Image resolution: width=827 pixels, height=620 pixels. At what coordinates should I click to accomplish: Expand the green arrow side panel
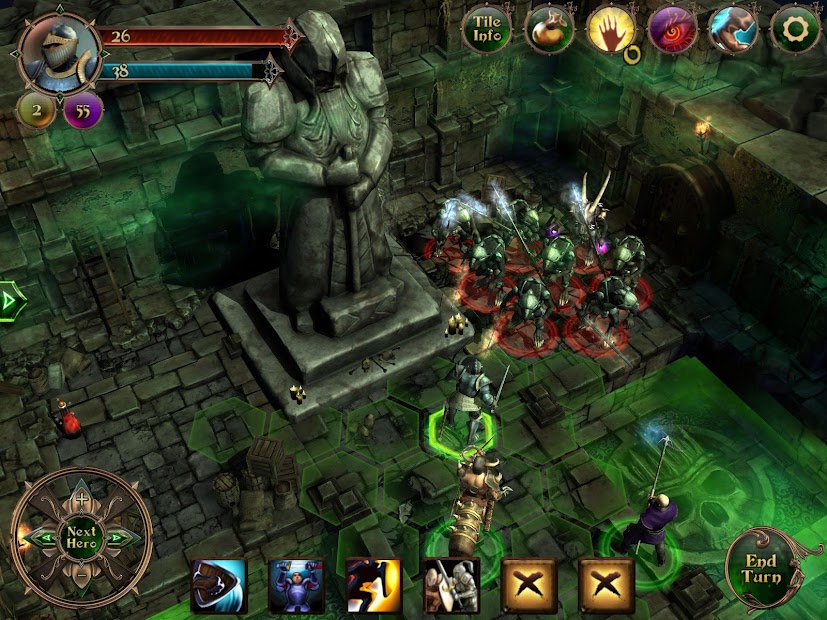(x=10, y=298)
